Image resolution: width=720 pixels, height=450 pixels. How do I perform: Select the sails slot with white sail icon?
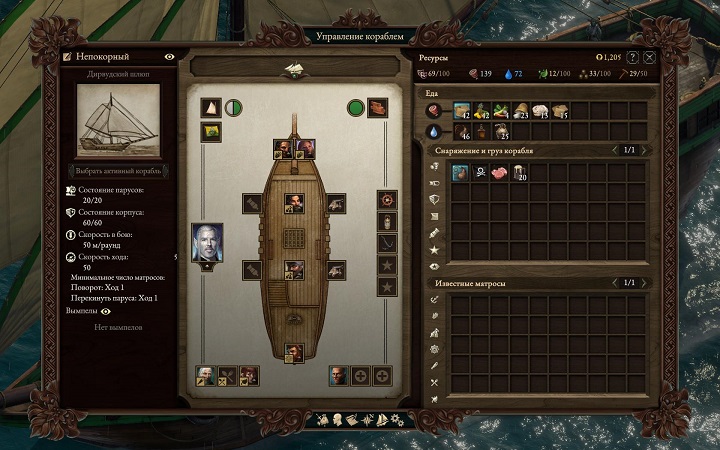[211, 108]
